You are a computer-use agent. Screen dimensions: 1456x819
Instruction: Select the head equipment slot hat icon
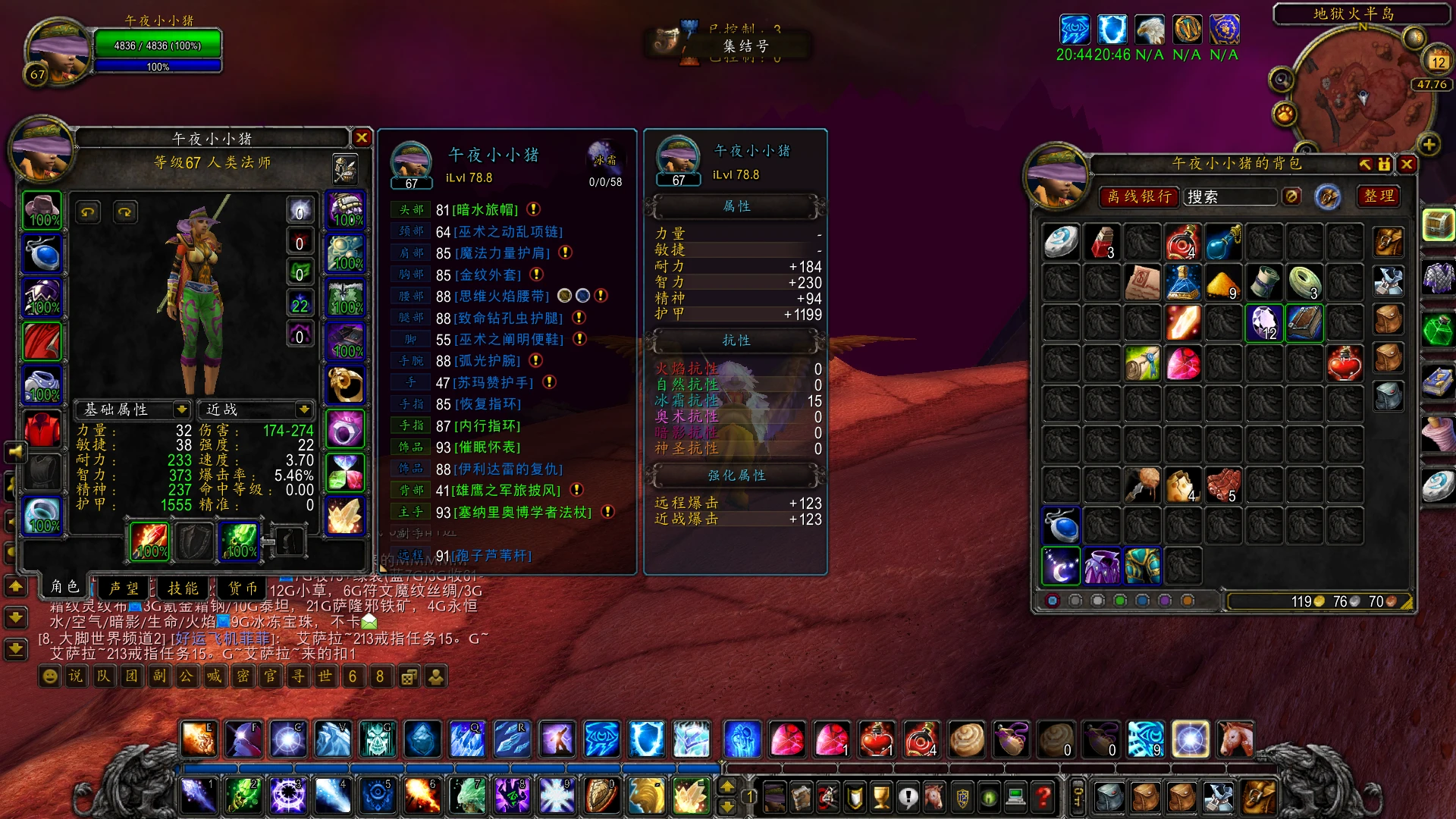click(42, 210)
